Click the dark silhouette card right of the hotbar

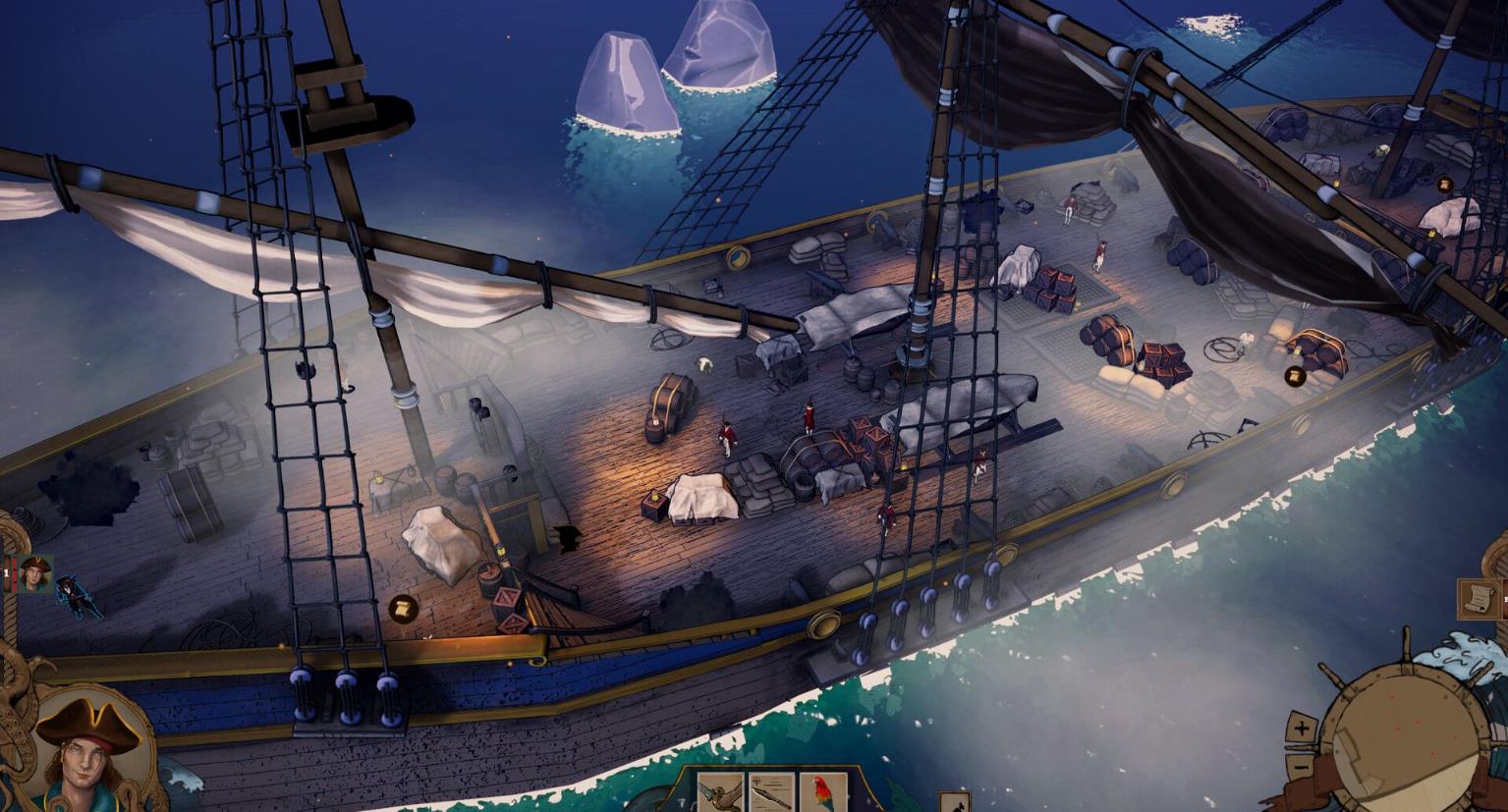[x=954, y=801]
